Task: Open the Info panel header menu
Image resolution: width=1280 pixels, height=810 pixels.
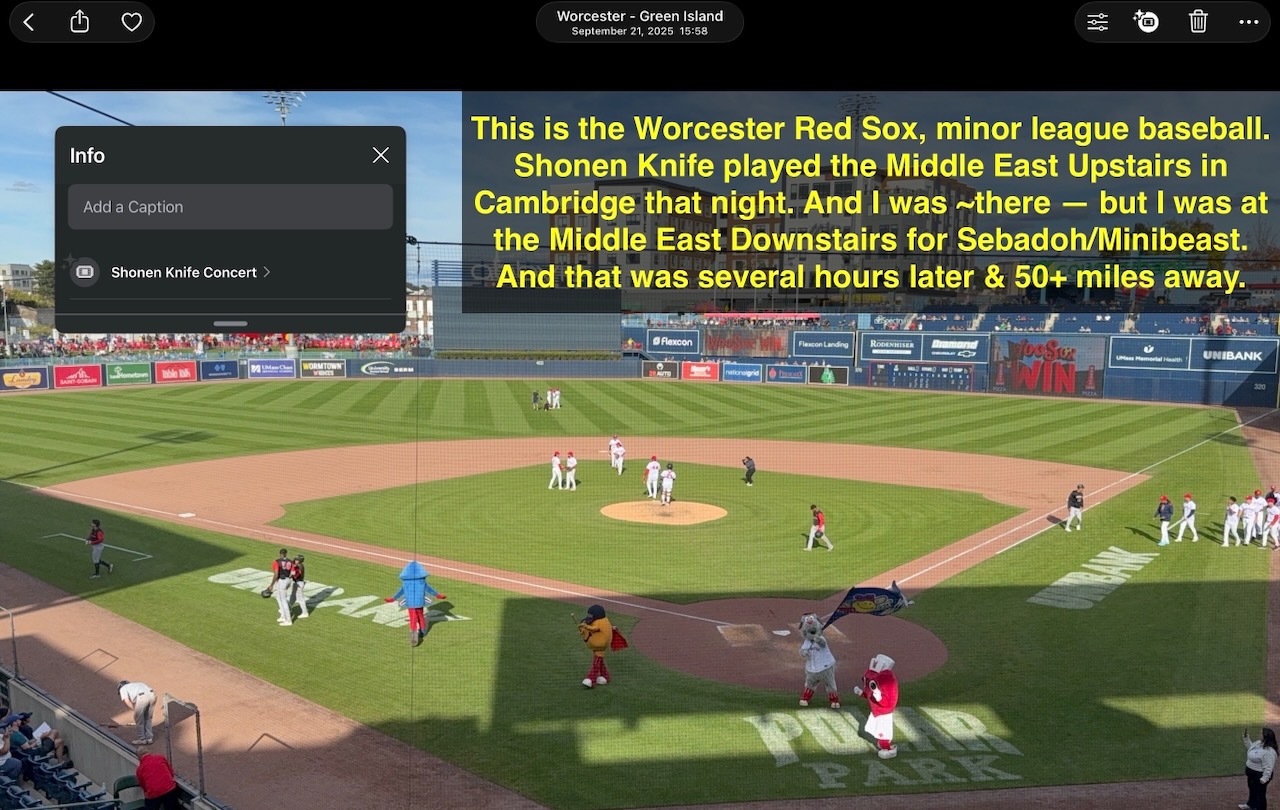Action: point(87,155)
